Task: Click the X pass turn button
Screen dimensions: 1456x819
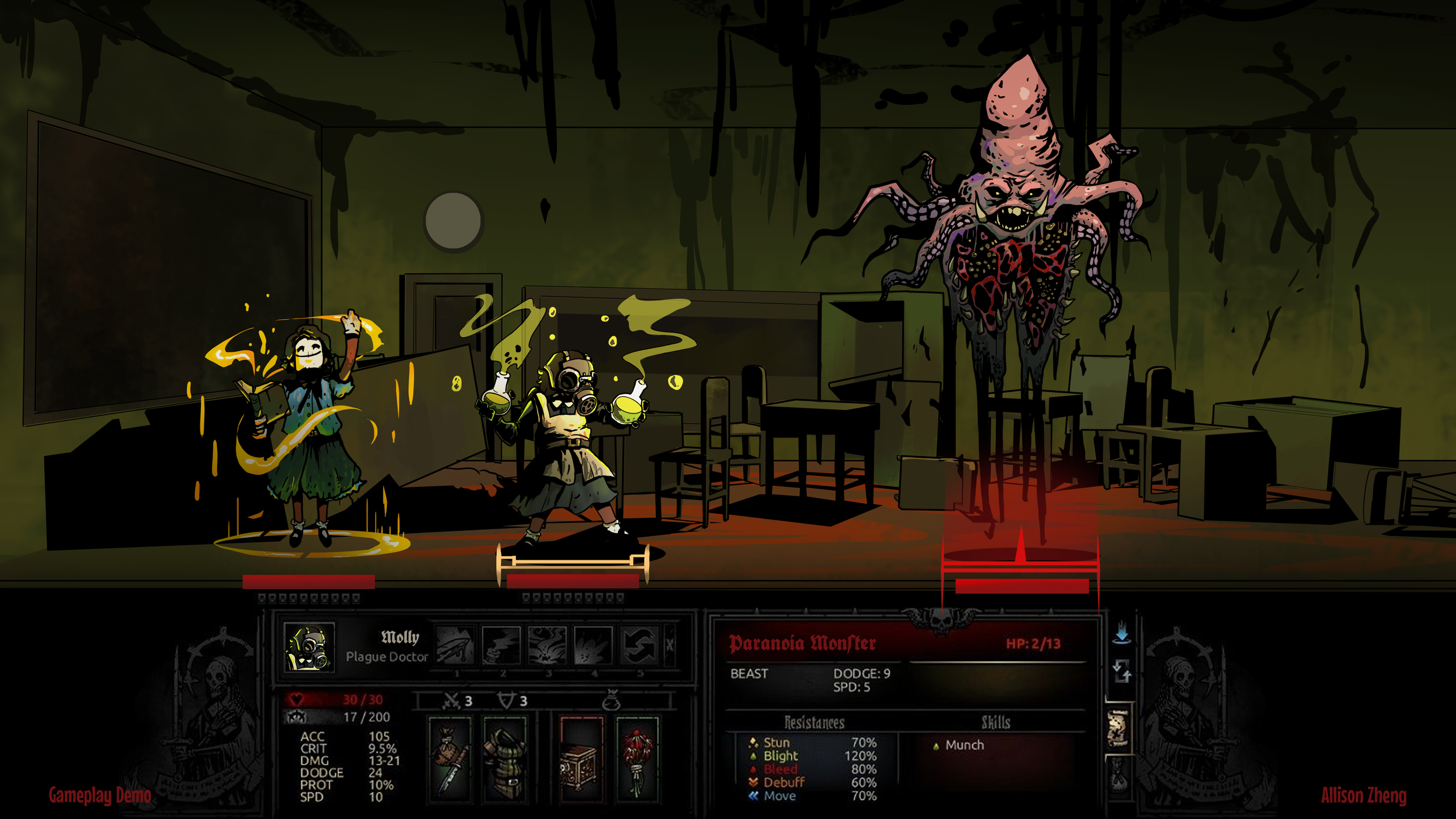Action: tap(670, 645)
